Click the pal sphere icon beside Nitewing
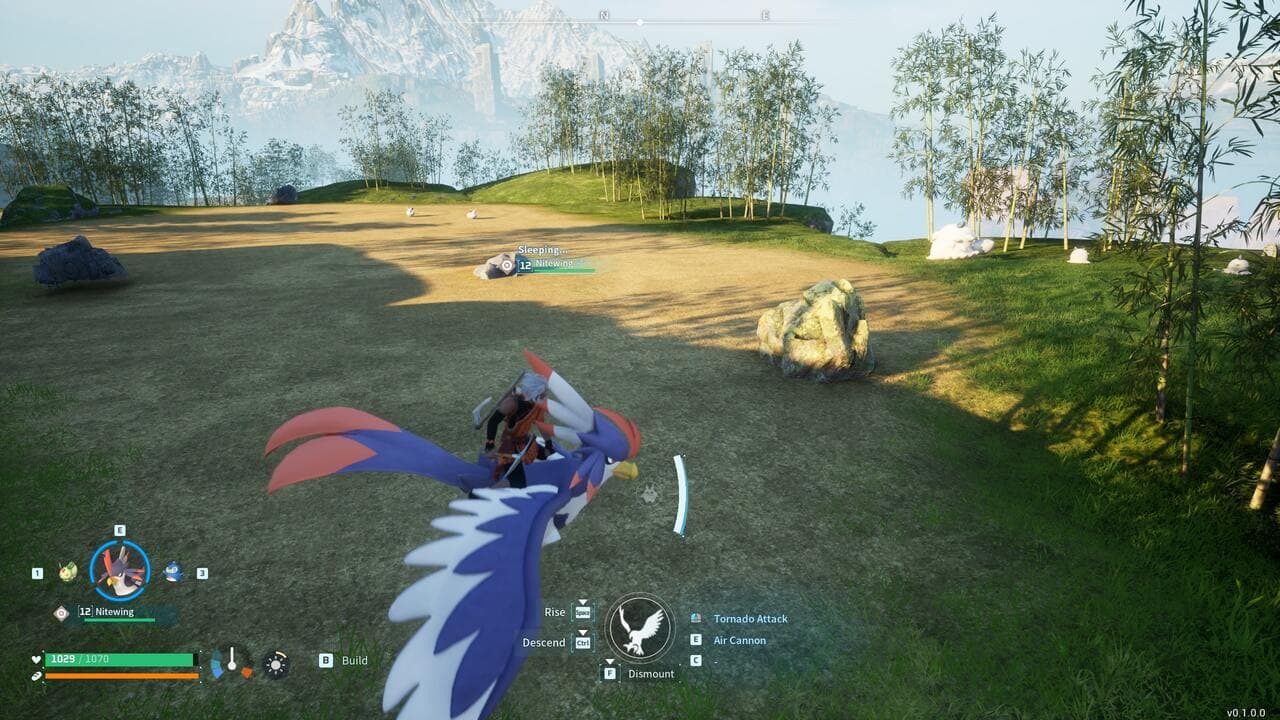The image size is (1280, 720). point(61,612)
